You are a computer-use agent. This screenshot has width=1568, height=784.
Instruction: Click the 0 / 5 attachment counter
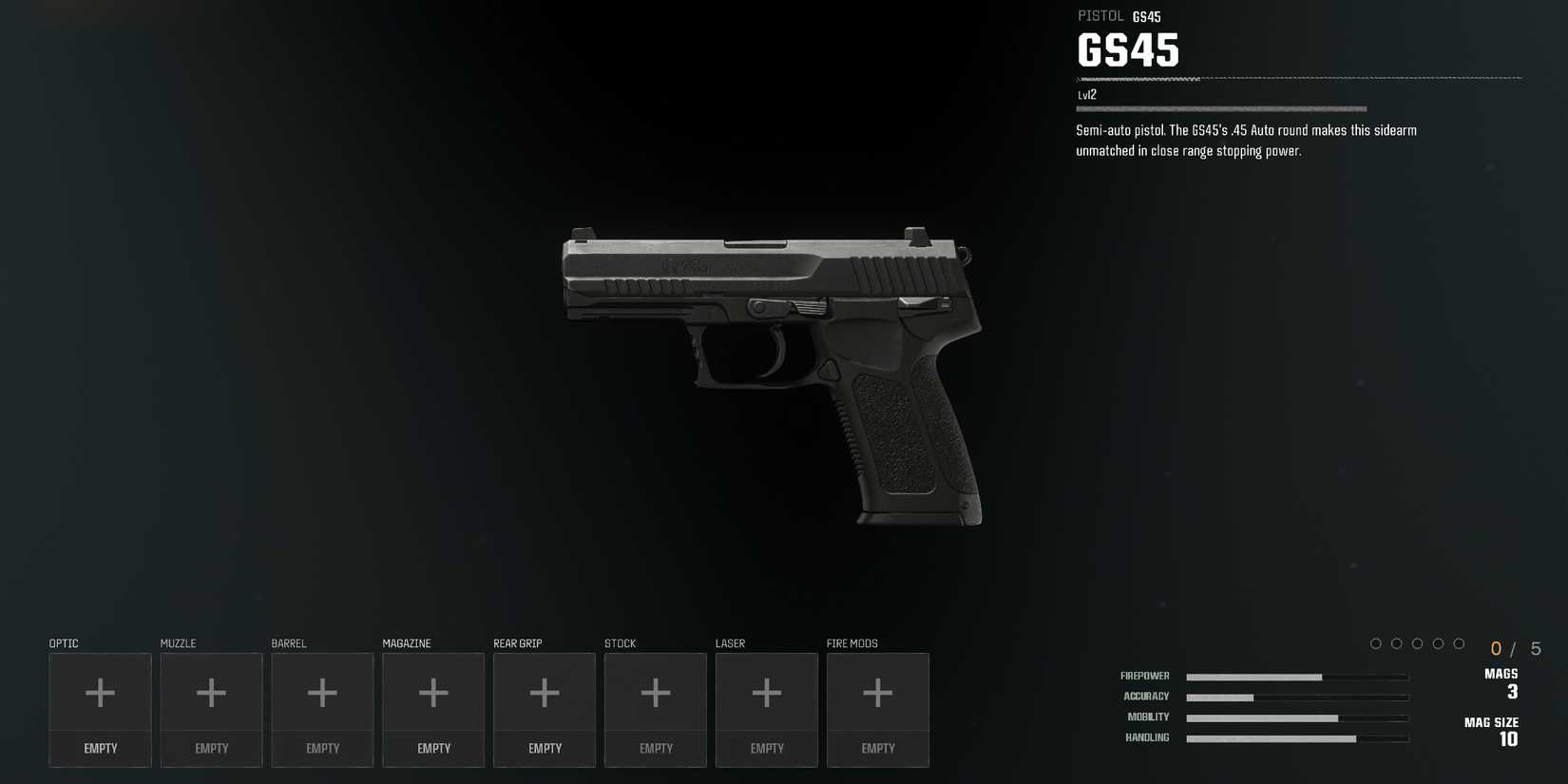1513,647
